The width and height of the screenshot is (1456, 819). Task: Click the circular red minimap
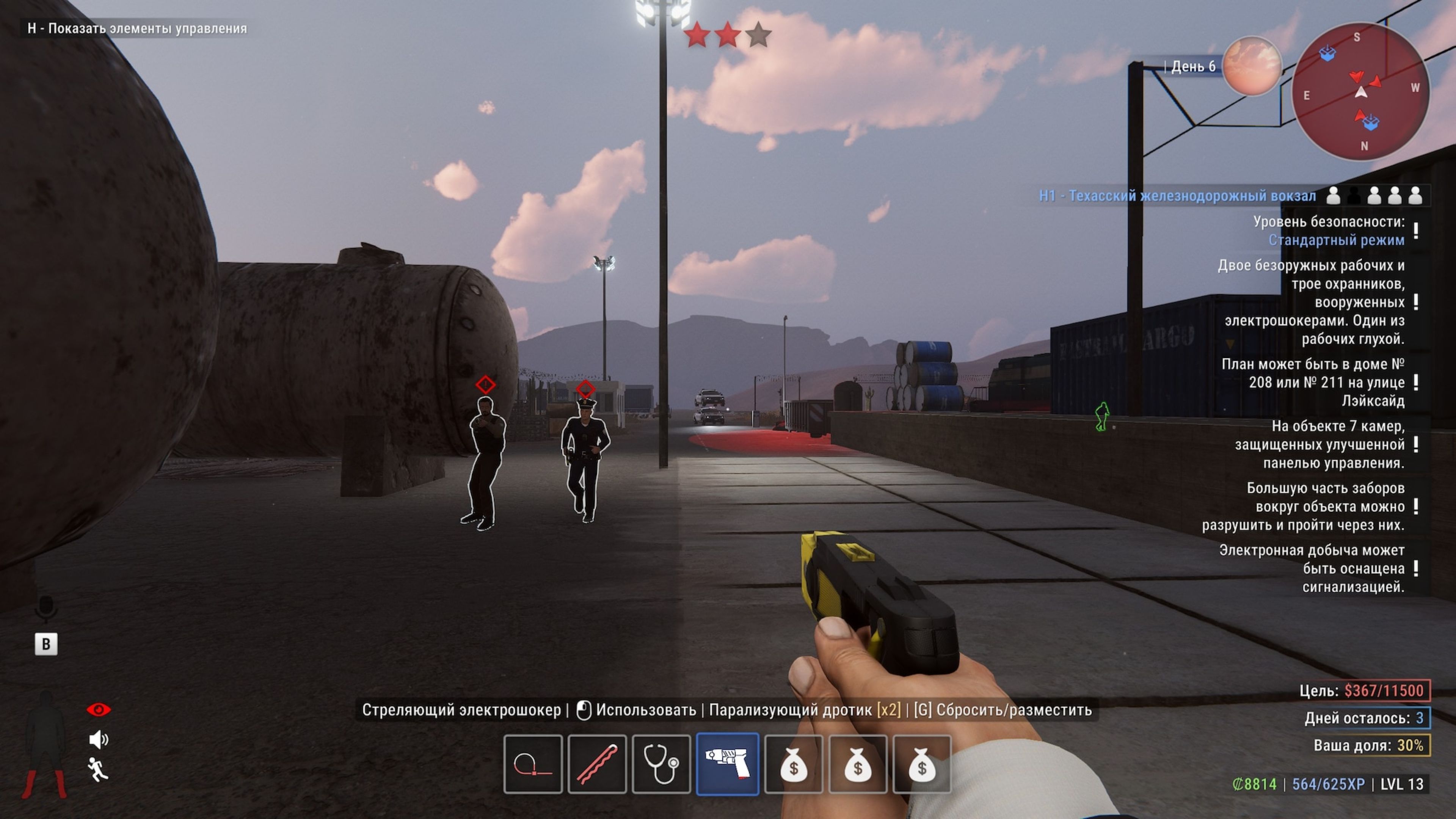click(x=1360, y=91)
